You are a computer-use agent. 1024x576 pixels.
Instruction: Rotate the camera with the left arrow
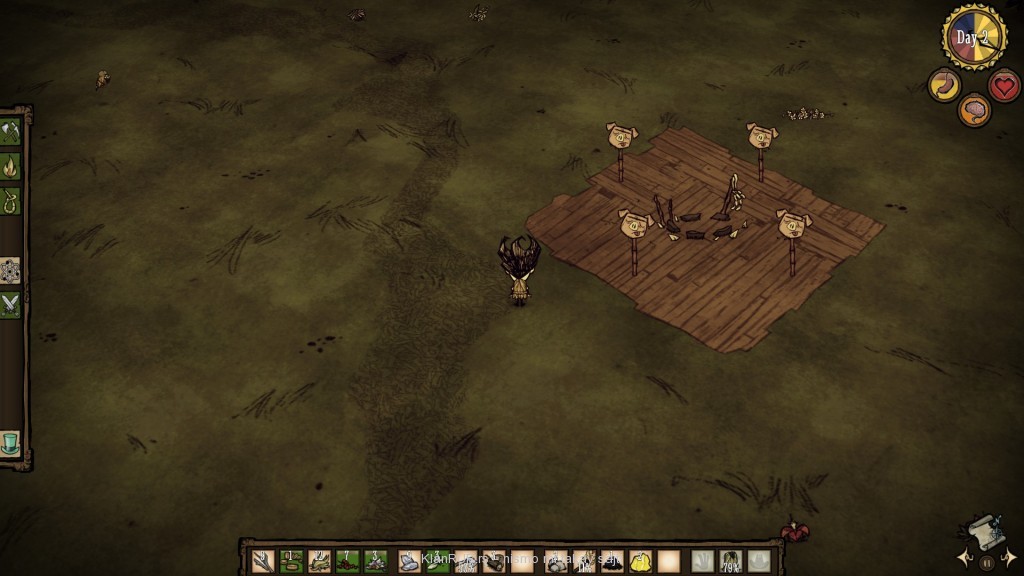point(963,557)
